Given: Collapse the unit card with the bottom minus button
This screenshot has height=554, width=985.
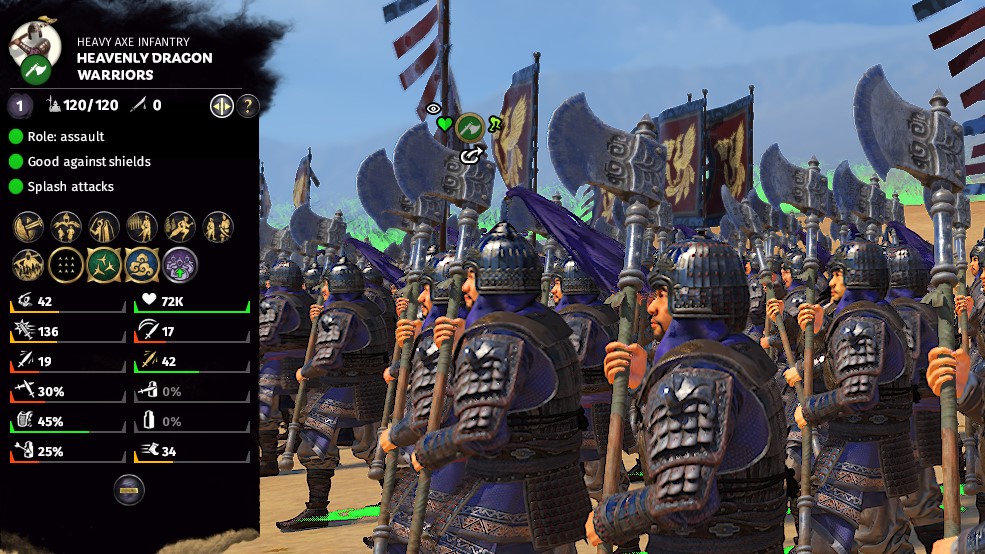Looking at the screenshot, I should 129,490.
